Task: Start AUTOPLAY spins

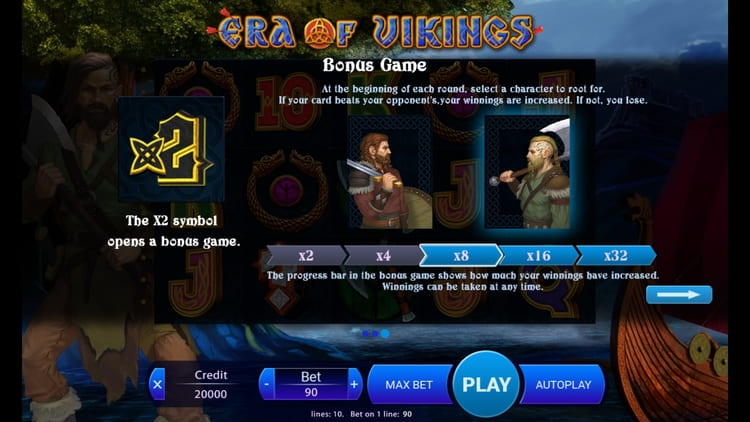Action: coord(563,384)
